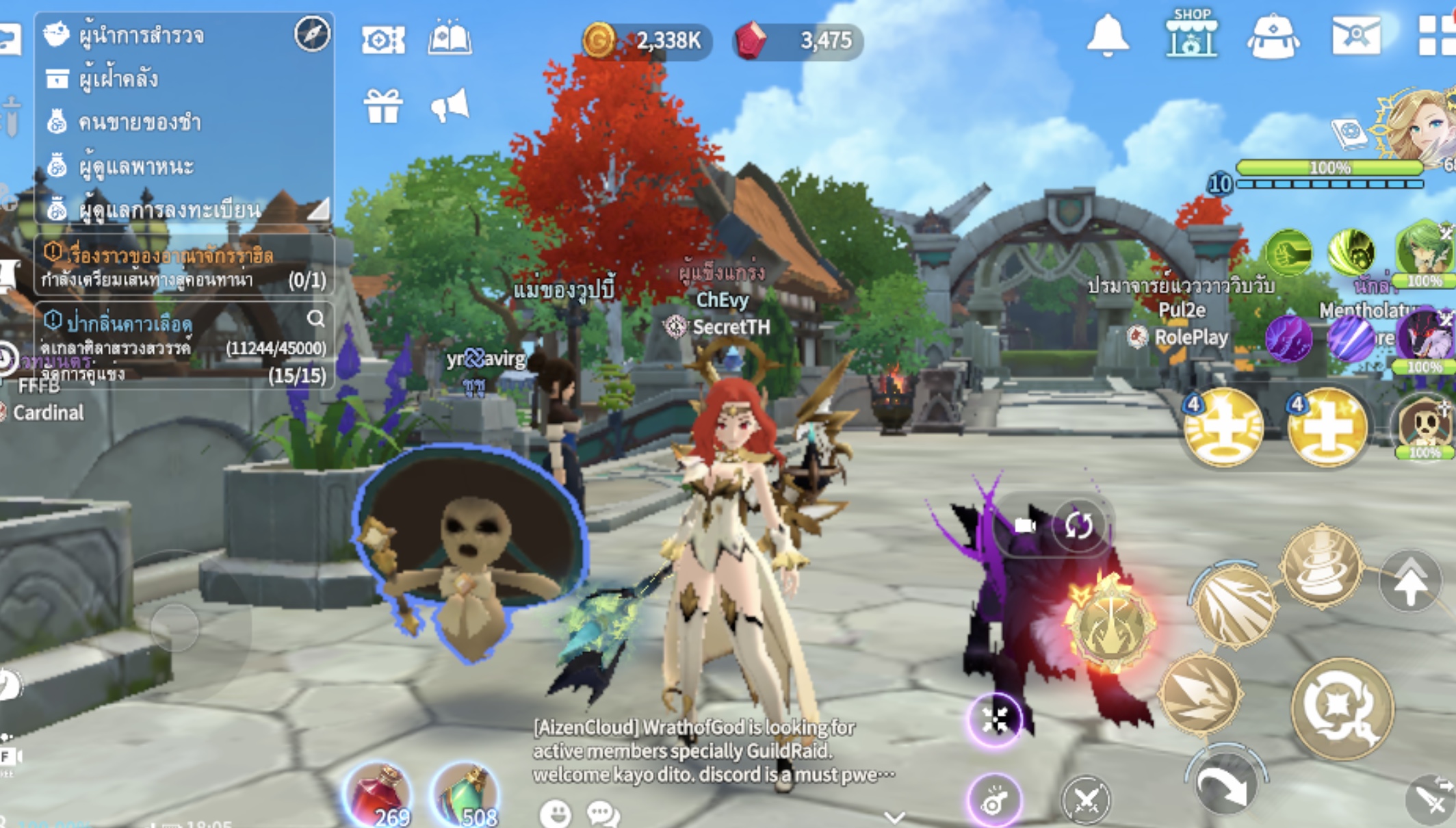Screen dimensions: 1456x828
Task: Use the red health potion
Action: (378, 794)
